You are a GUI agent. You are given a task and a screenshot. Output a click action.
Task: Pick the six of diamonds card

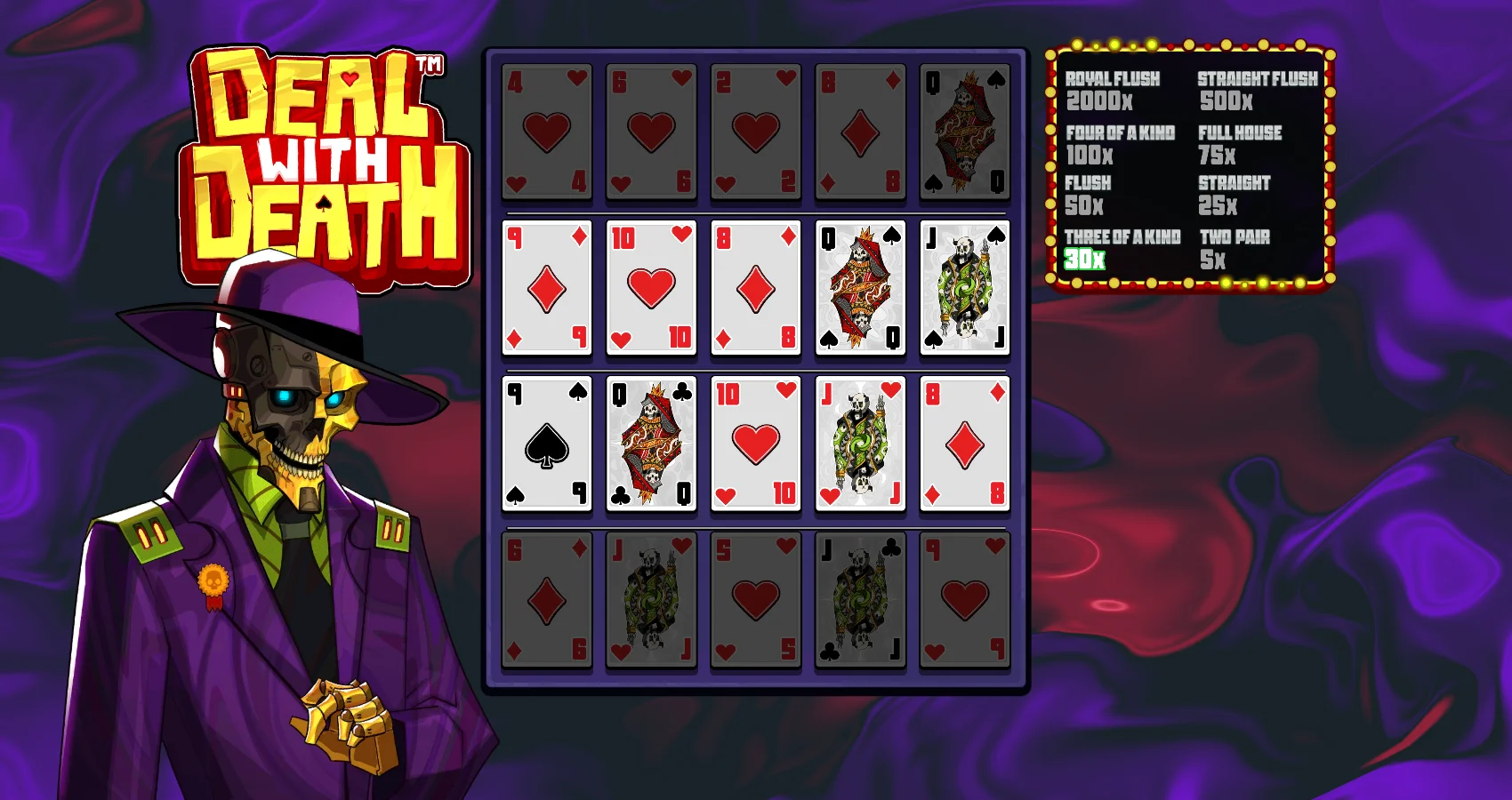click(x=546, y=600)
